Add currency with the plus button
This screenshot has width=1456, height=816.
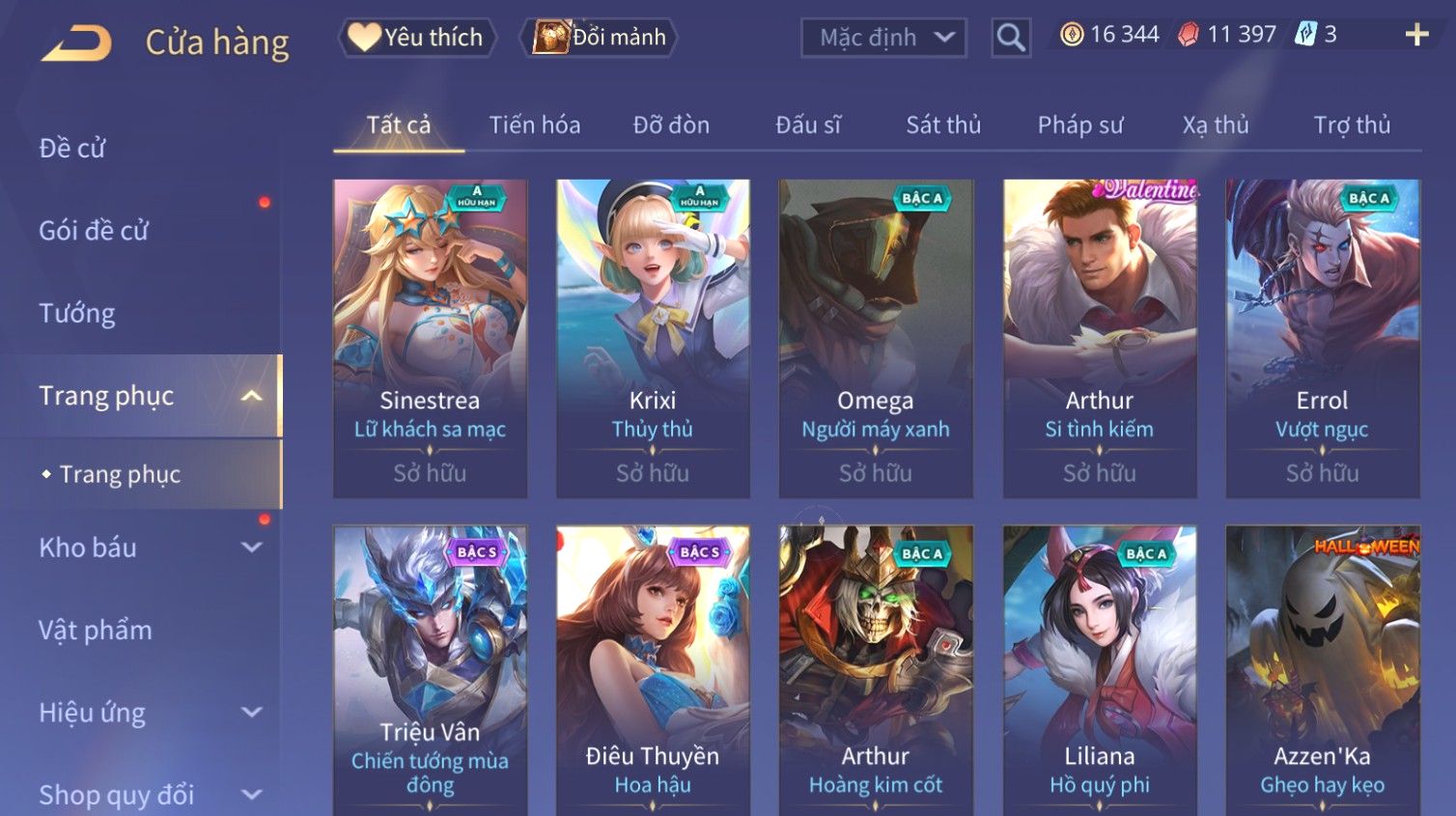click(x=1415, y=35)
